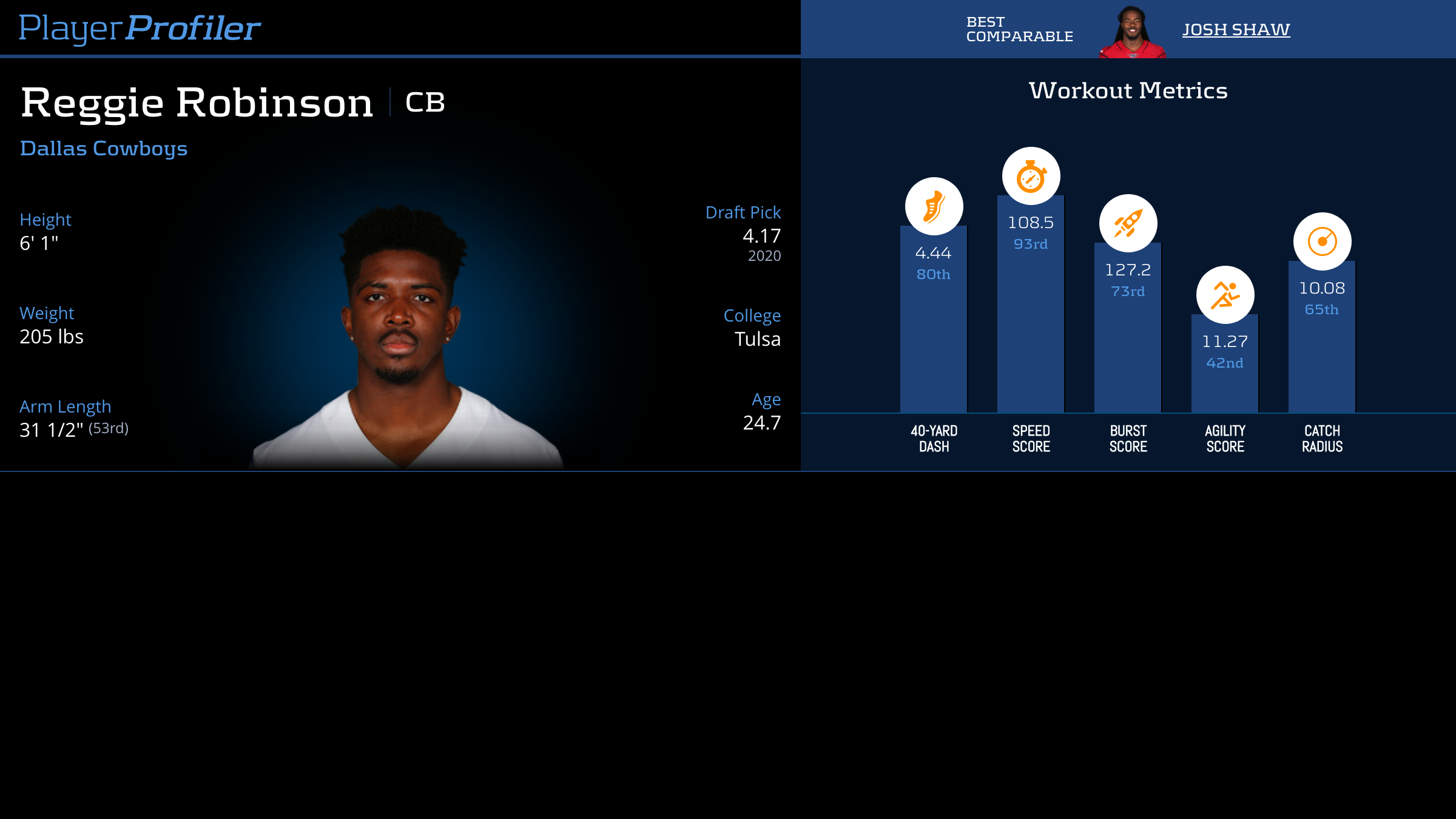Open the PlayerProfiler logo link
Viewport: 1456px width, 819px height.
(140, 28)
